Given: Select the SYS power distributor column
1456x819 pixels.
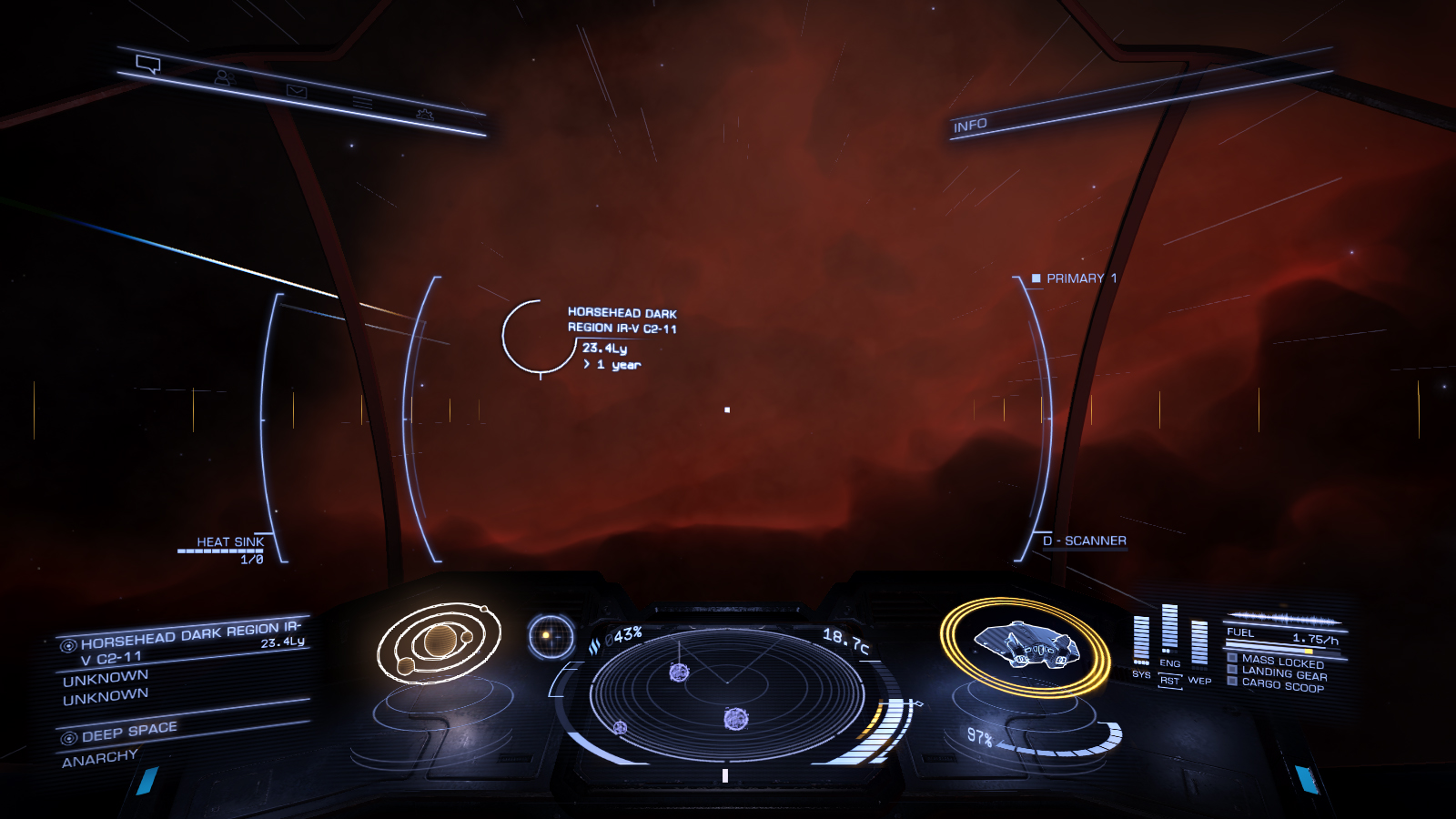Looking at the screenshot, I should click(x=1141, y=640).
